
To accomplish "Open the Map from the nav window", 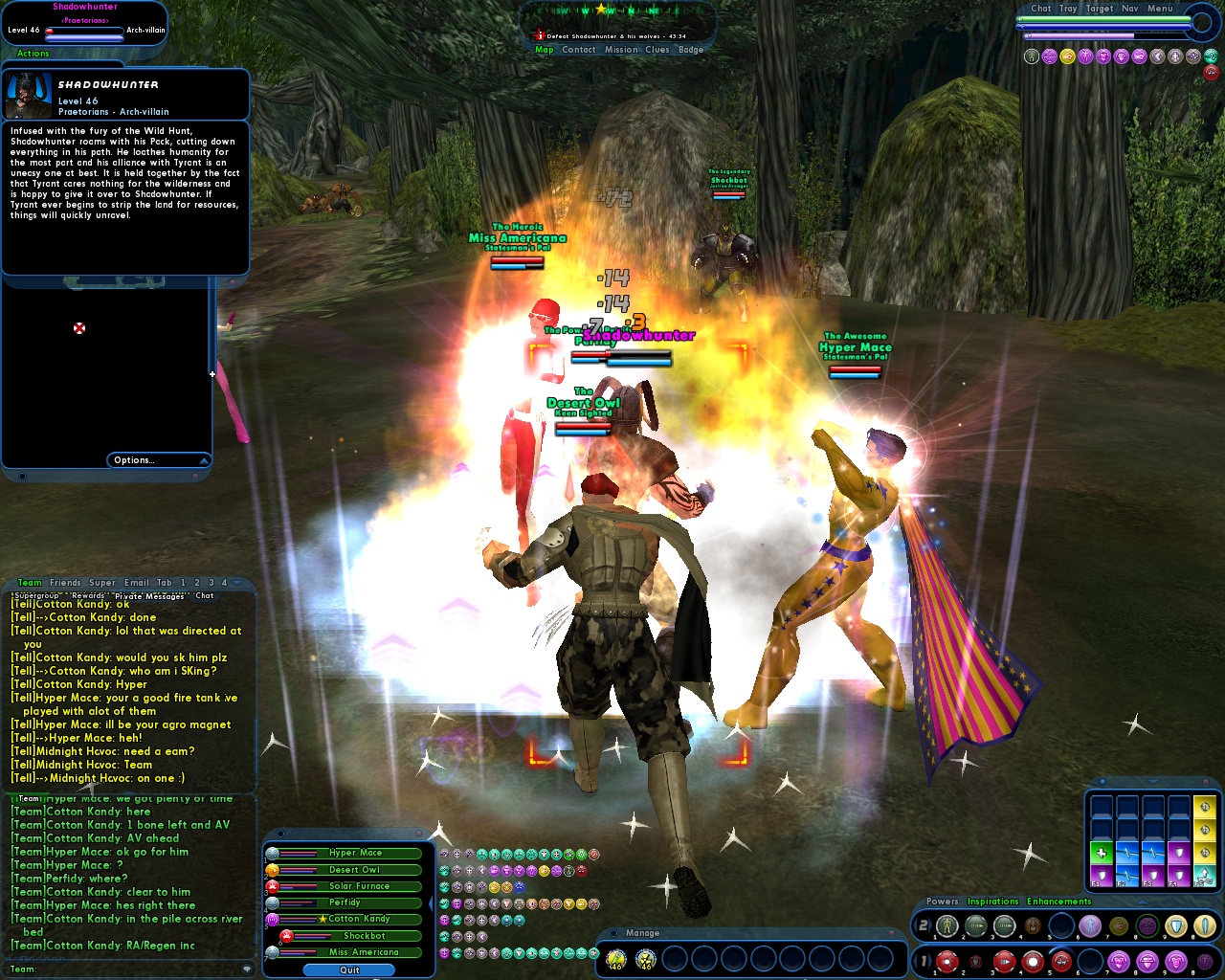I will click(x=544, y=49).
